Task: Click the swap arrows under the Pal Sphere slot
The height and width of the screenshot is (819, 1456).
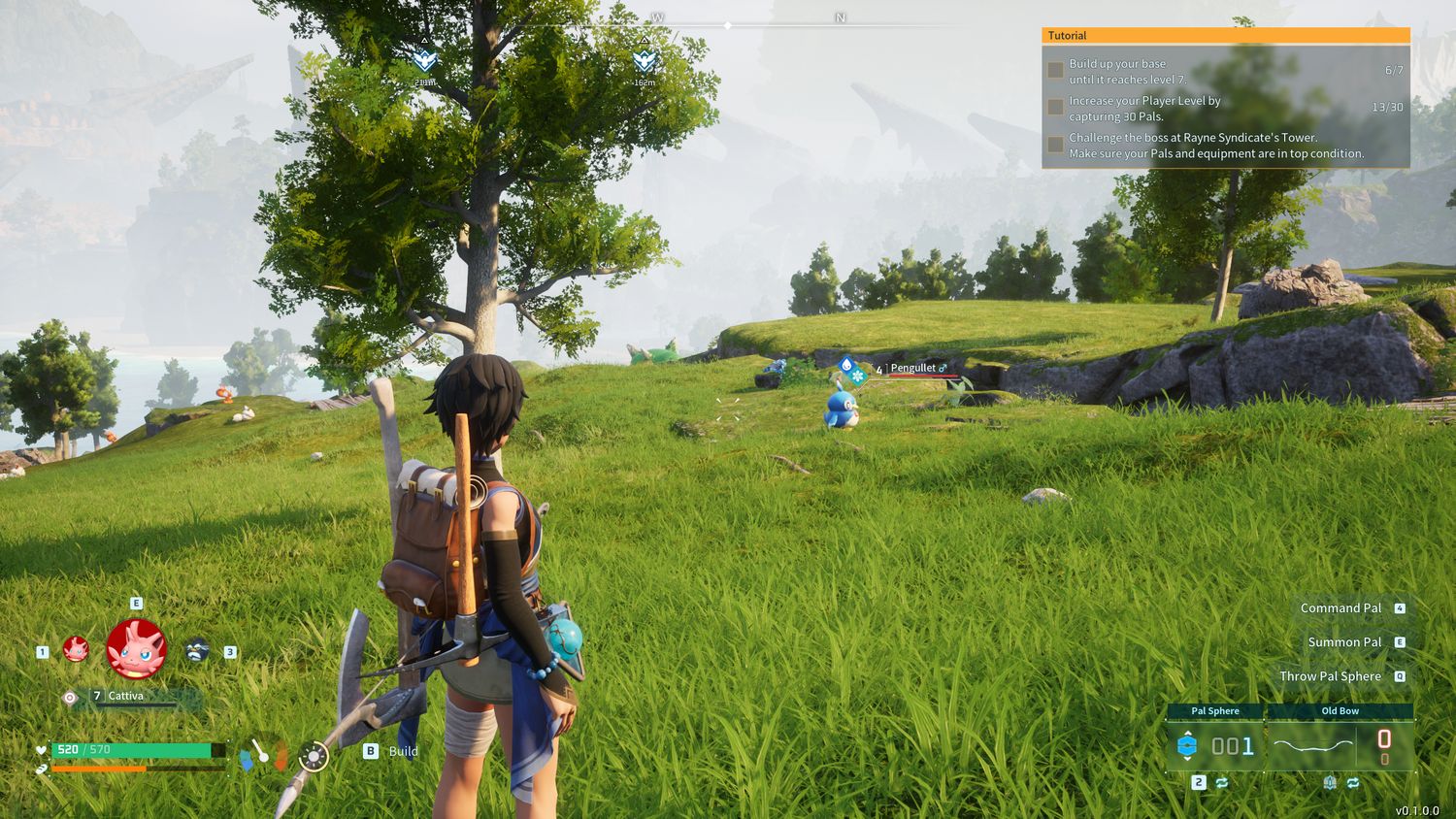Action: coord(1221,782)
